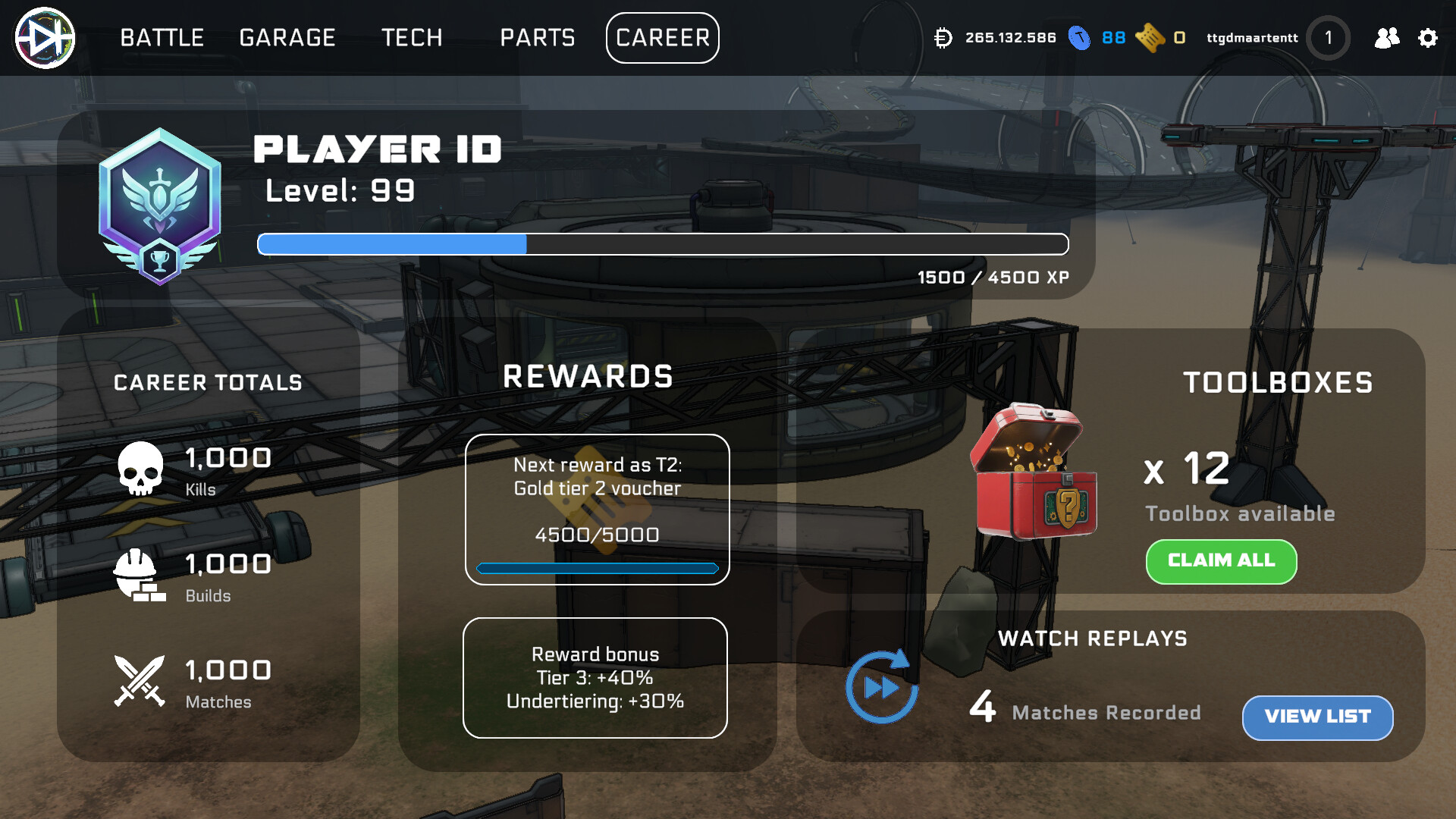Open the Reward bonus info box
Screen dimensions: 1456x819
(595, 677)
